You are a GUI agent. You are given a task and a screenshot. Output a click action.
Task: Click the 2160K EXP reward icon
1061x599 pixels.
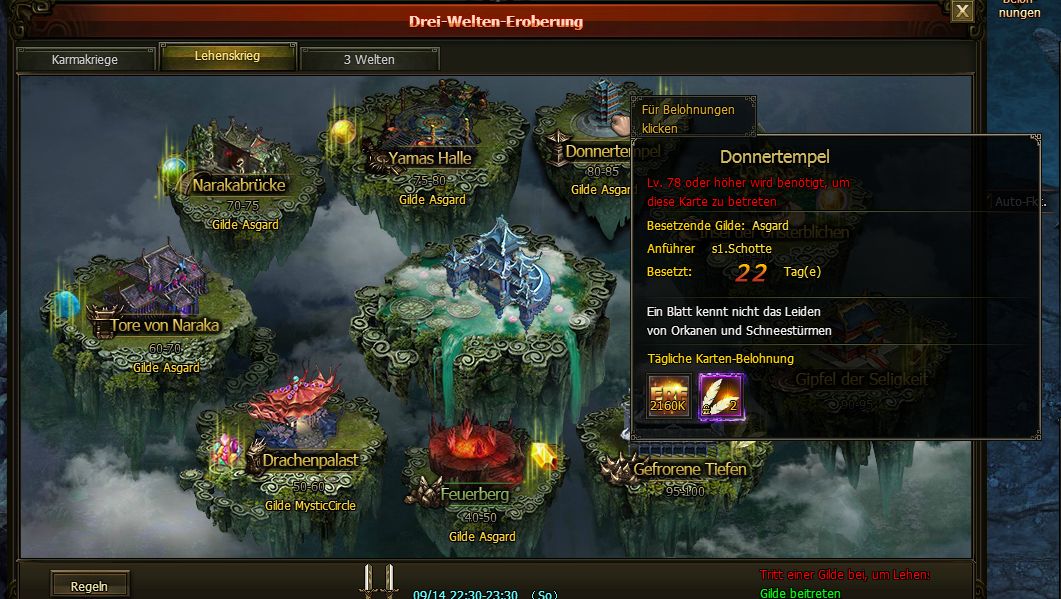point(668,395)
